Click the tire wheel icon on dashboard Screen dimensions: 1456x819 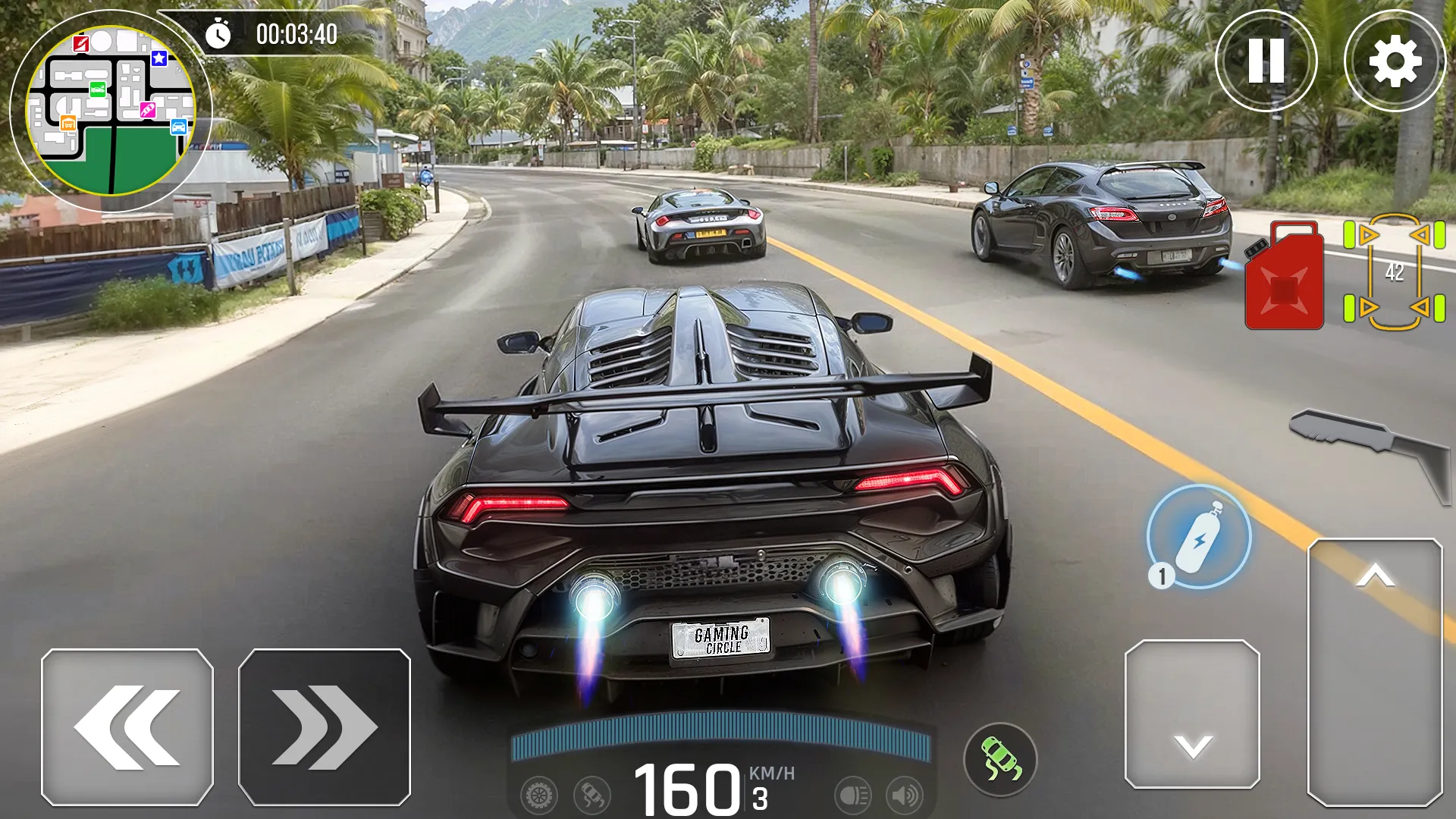tap(539, 795)
